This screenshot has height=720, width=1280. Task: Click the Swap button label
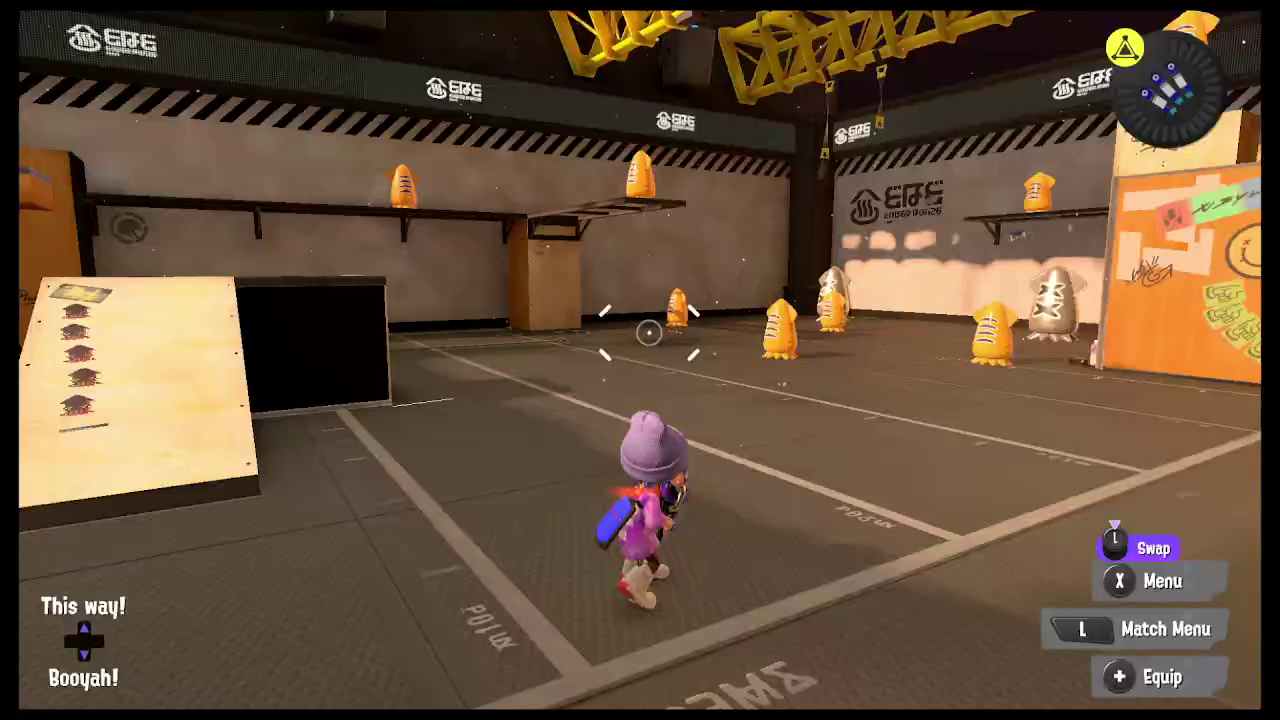tap(1154, 548)
